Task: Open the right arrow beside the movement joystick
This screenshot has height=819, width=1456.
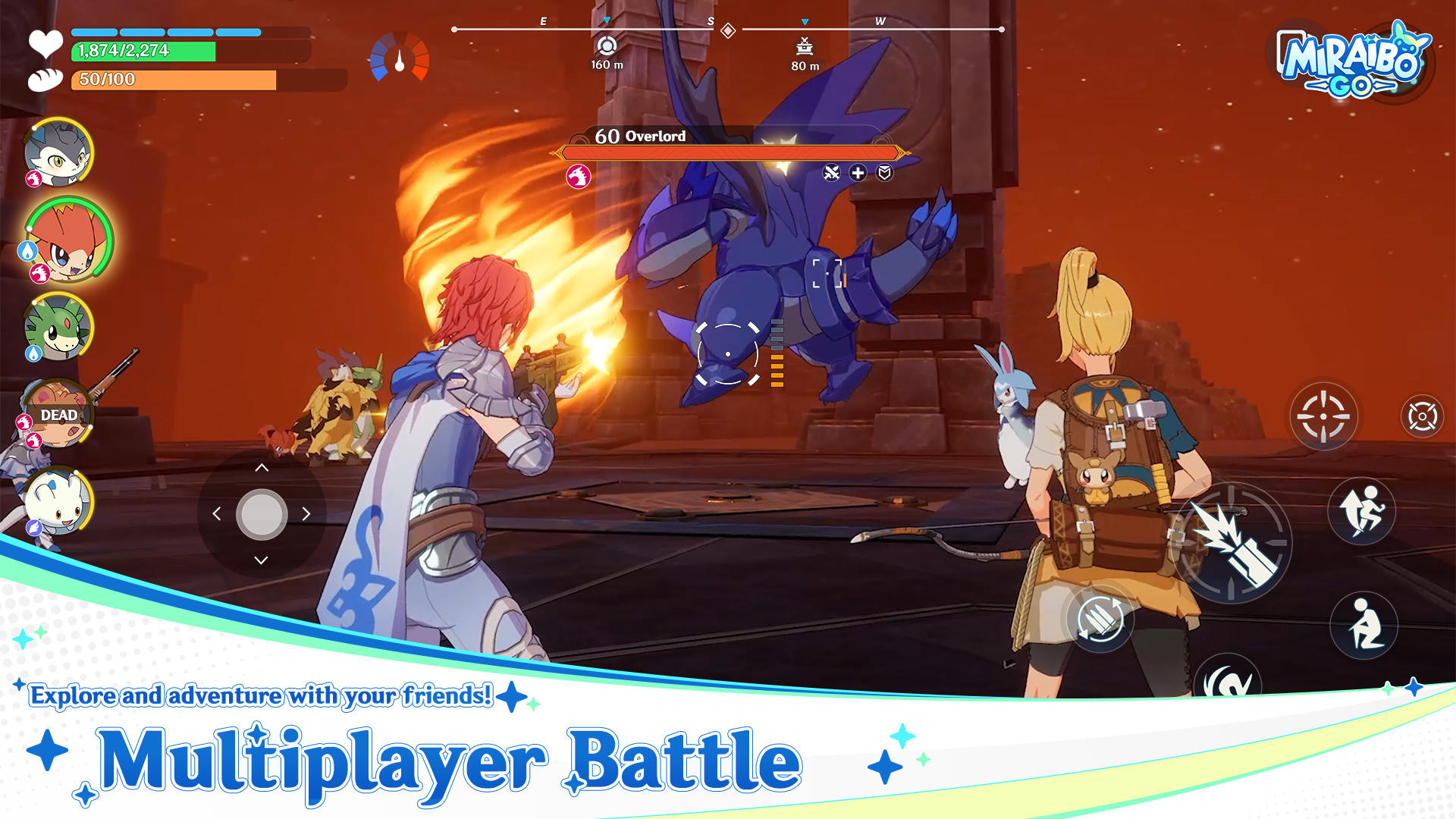Action: click(x=306, y=514)
